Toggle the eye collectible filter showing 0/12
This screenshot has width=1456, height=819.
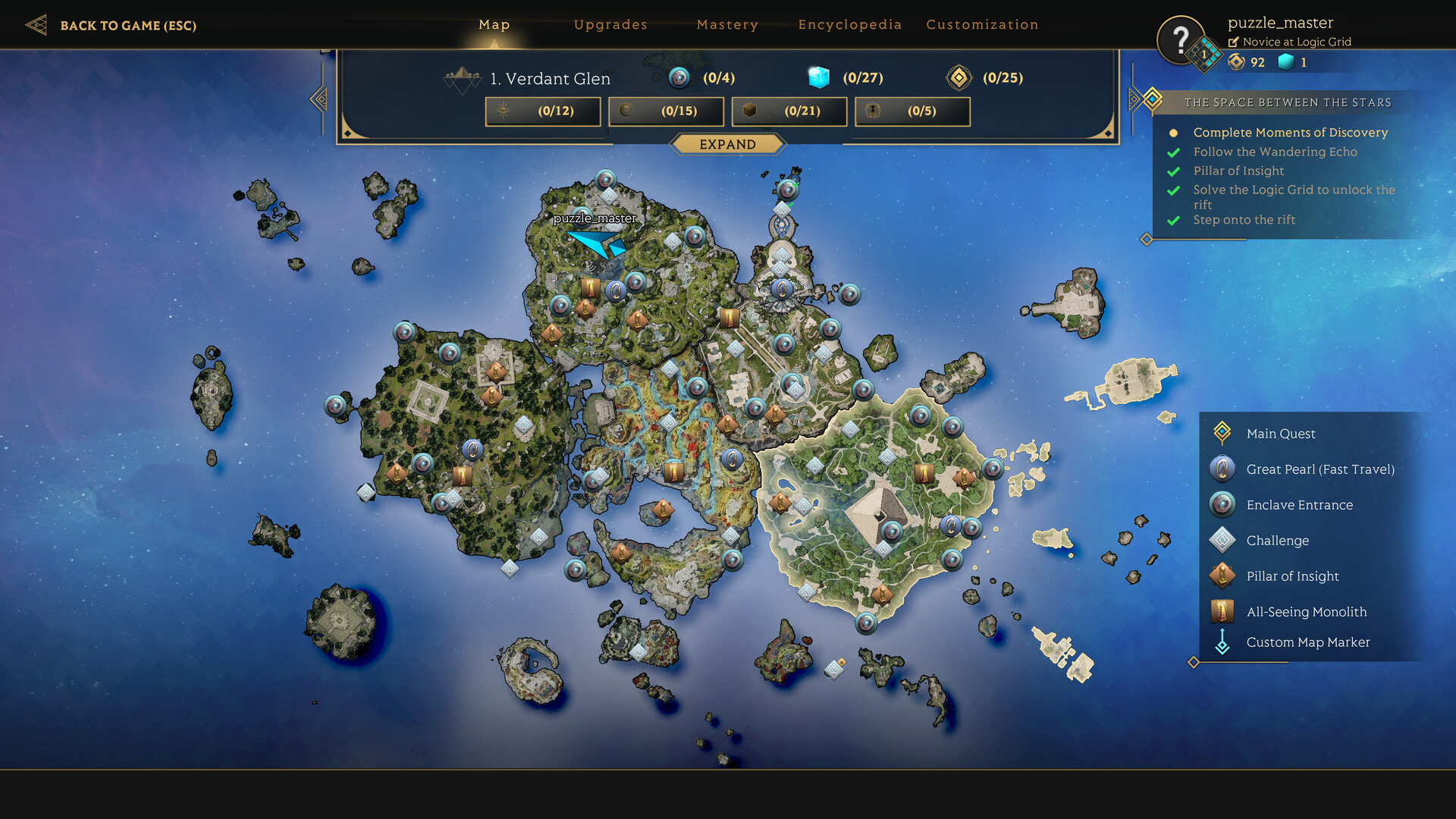pyautogui.click(x=542, y=111)
